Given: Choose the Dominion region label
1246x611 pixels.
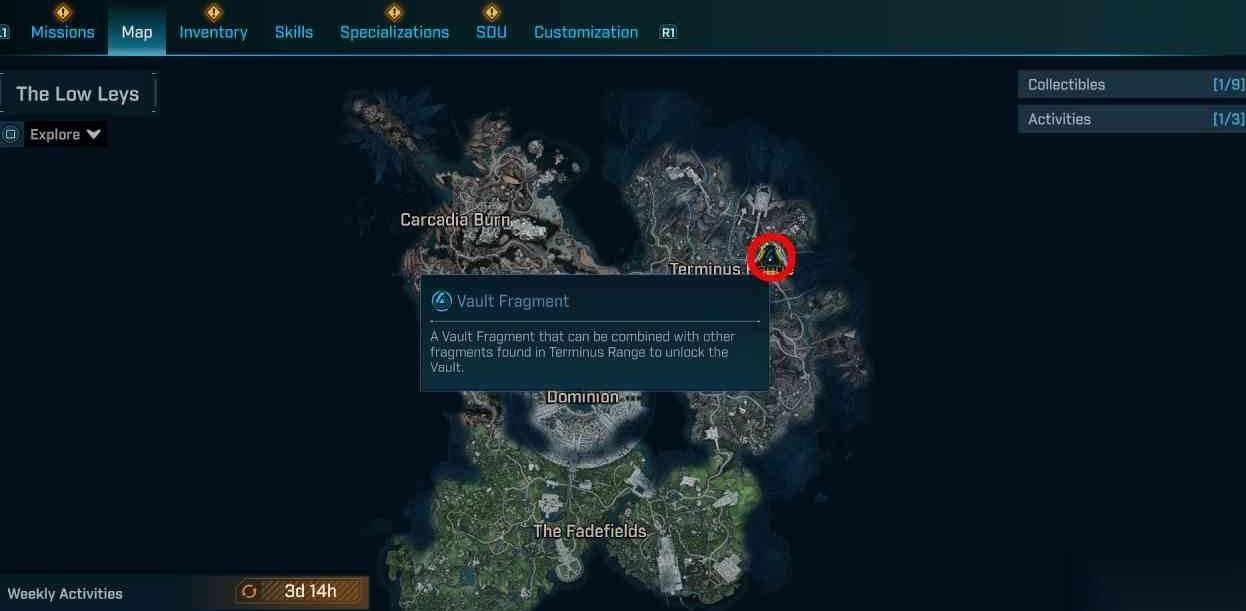Looking at the screenshot, I should tap(583, 397).
